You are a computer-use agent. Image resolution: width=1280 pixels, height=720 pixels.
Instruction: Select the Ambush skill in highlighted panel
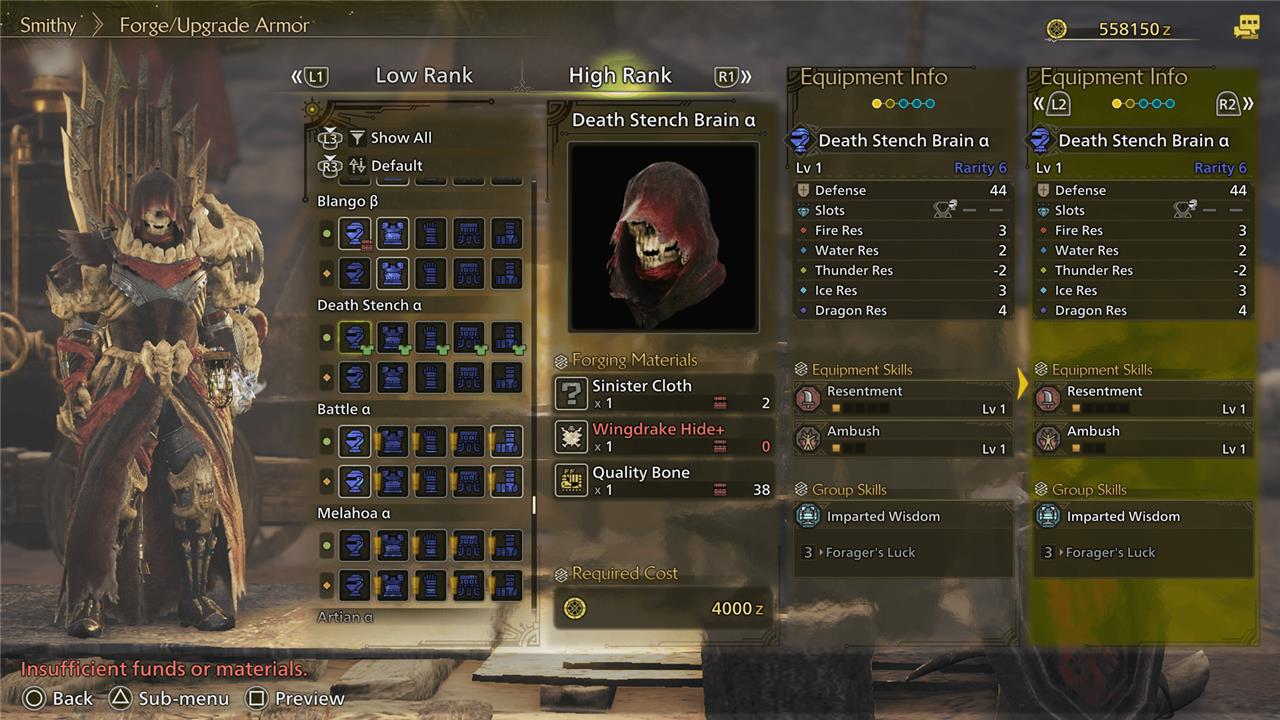click(x=1141, y=439)
